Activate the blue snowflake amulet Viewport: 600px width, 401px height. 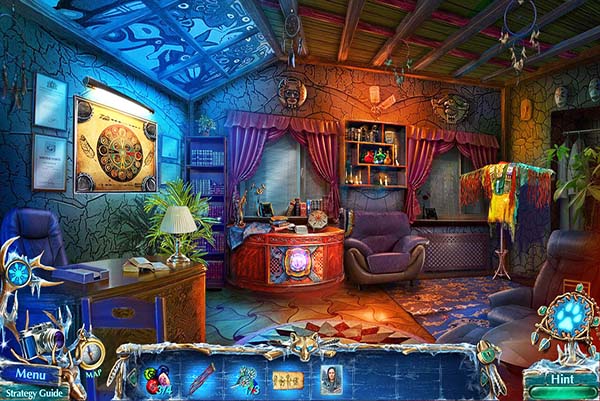pos(19,274)
